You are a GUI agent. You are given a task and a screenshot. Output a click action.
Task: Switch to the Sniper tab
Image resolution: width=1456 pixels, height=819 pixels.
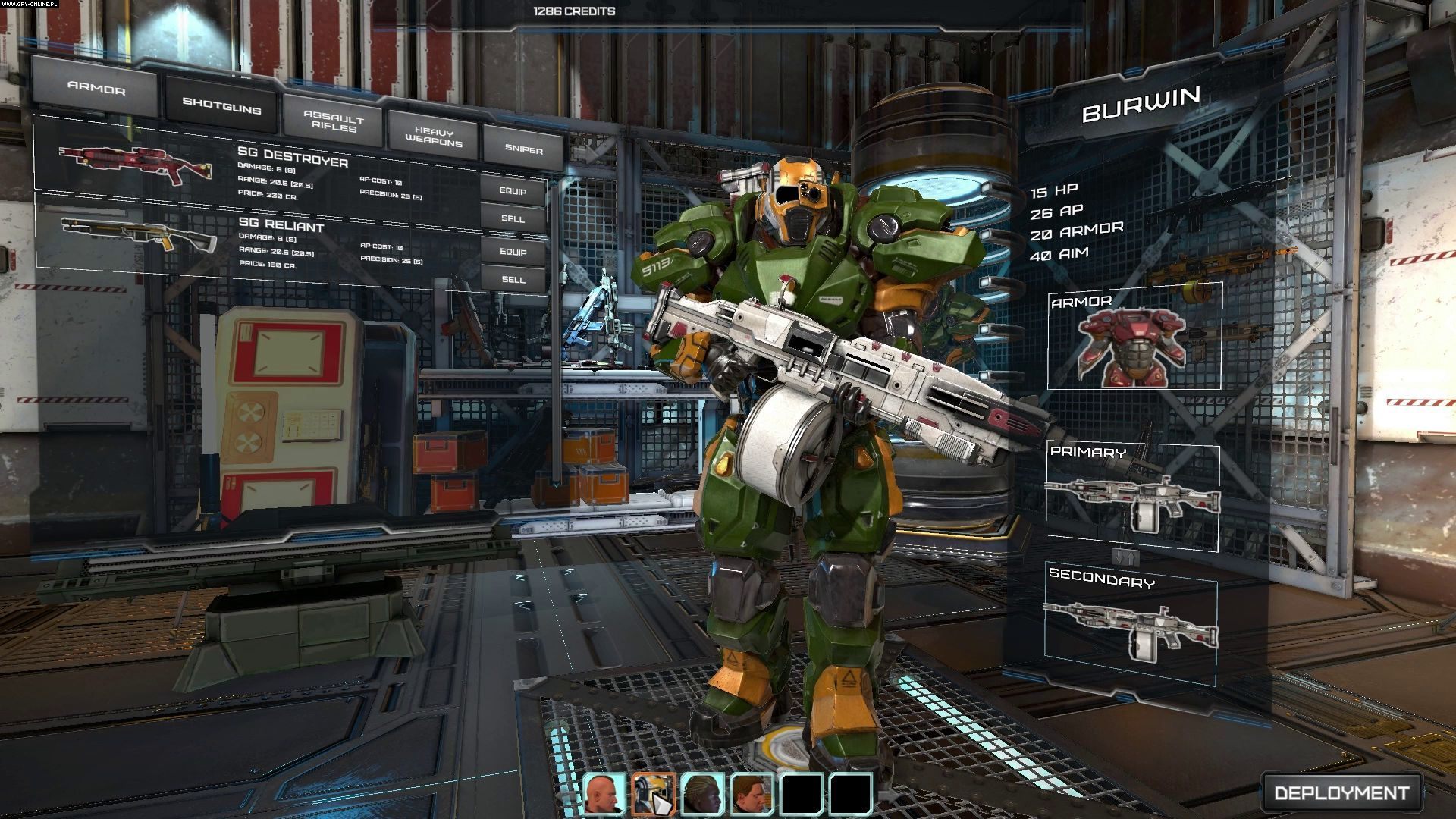click(x=524, y=149)
